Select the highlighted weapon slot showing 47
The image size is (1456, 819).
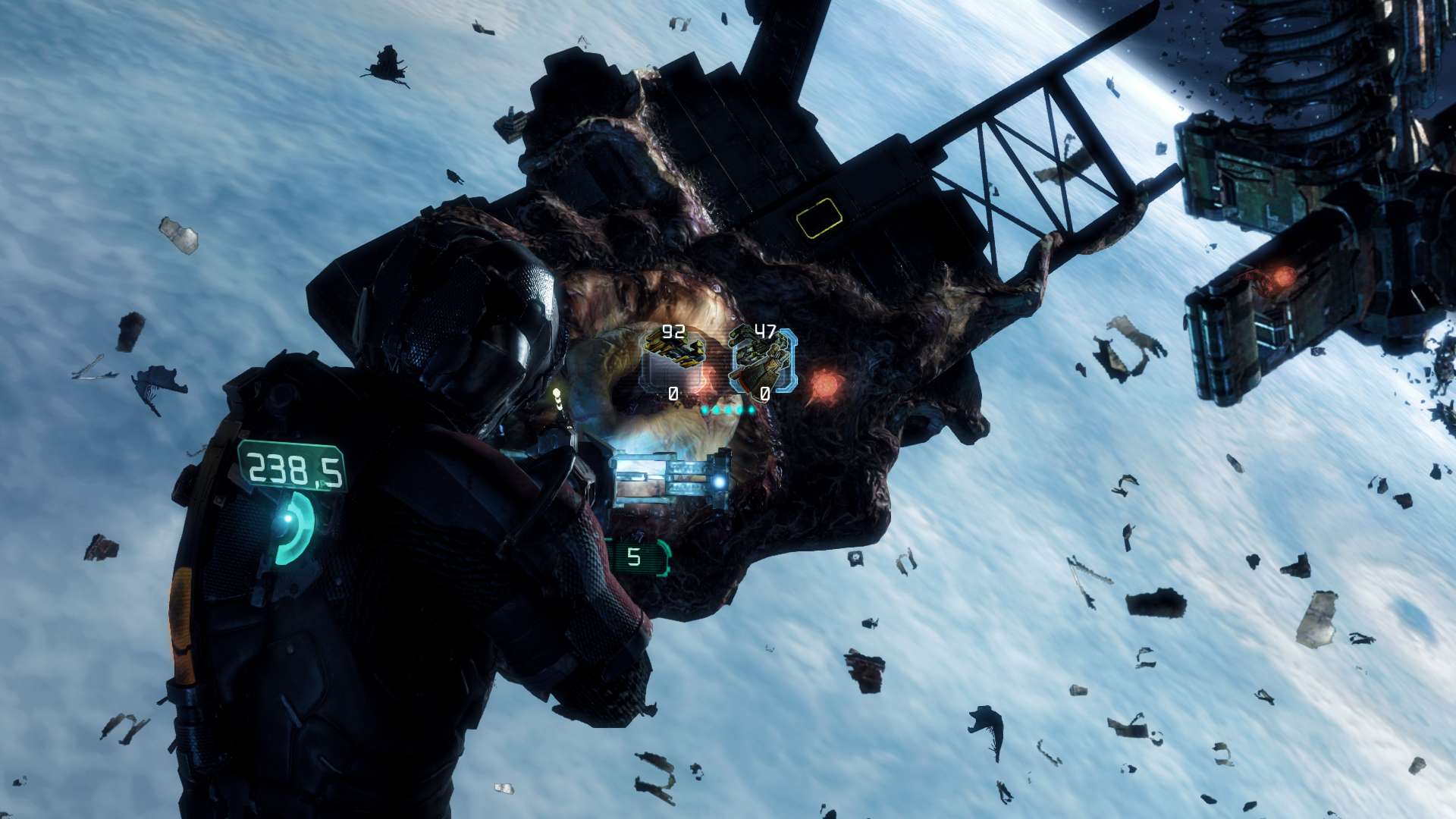click(x=763, y=361)
